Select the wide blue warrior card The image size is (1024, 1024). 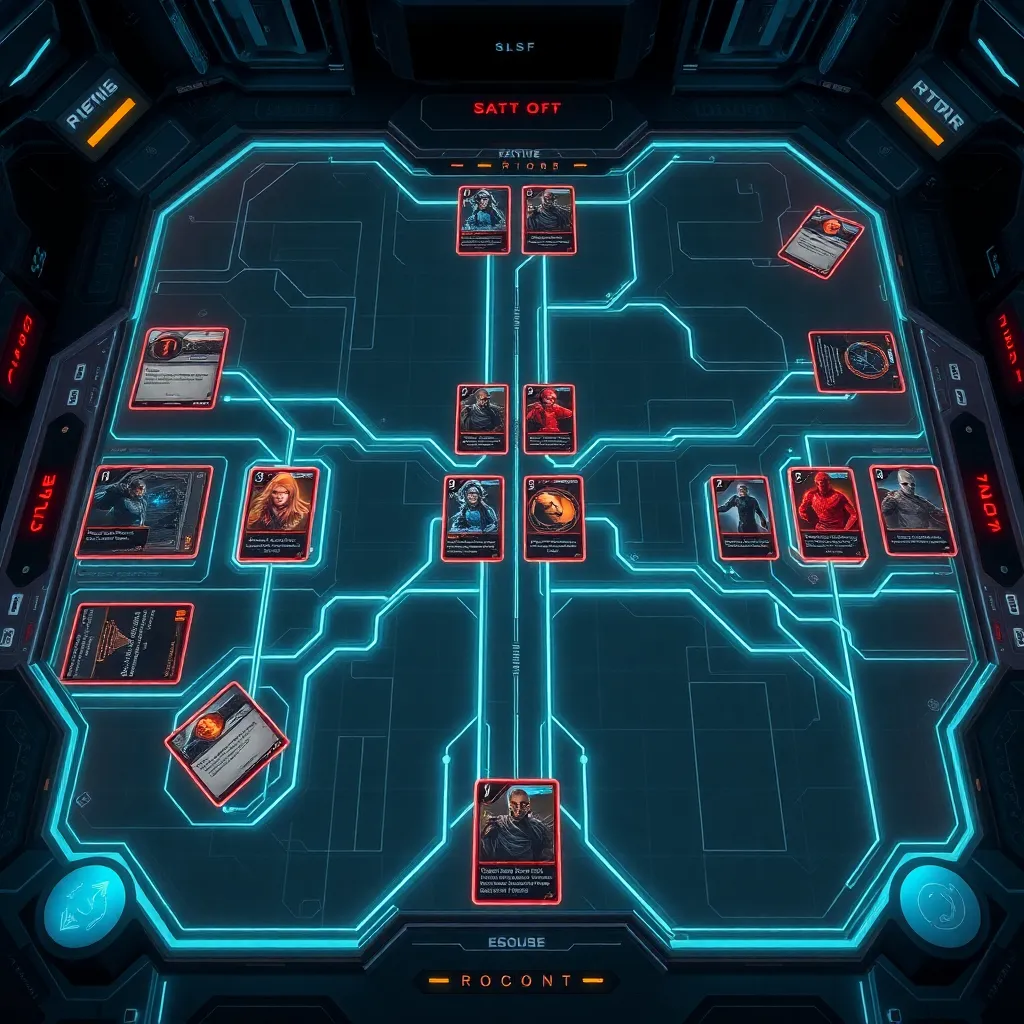tap(145, 511)
